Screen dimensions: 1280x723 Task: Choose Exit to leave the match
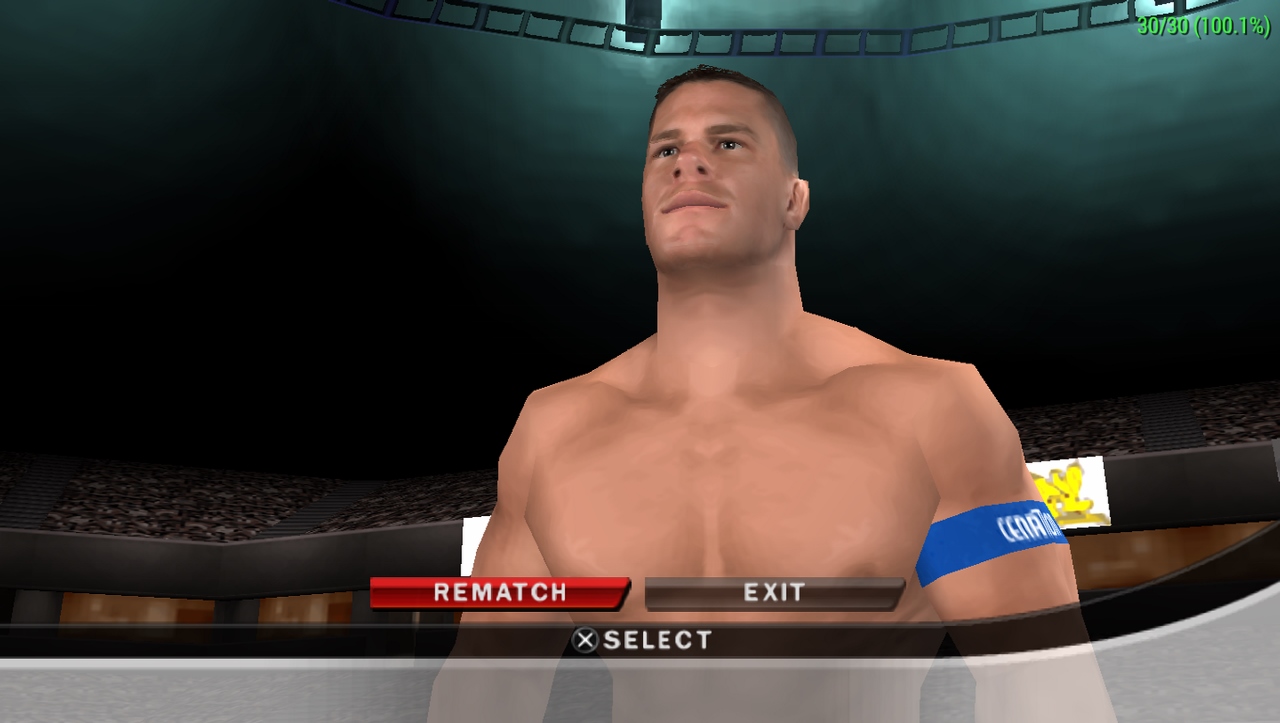pos(773,593)
